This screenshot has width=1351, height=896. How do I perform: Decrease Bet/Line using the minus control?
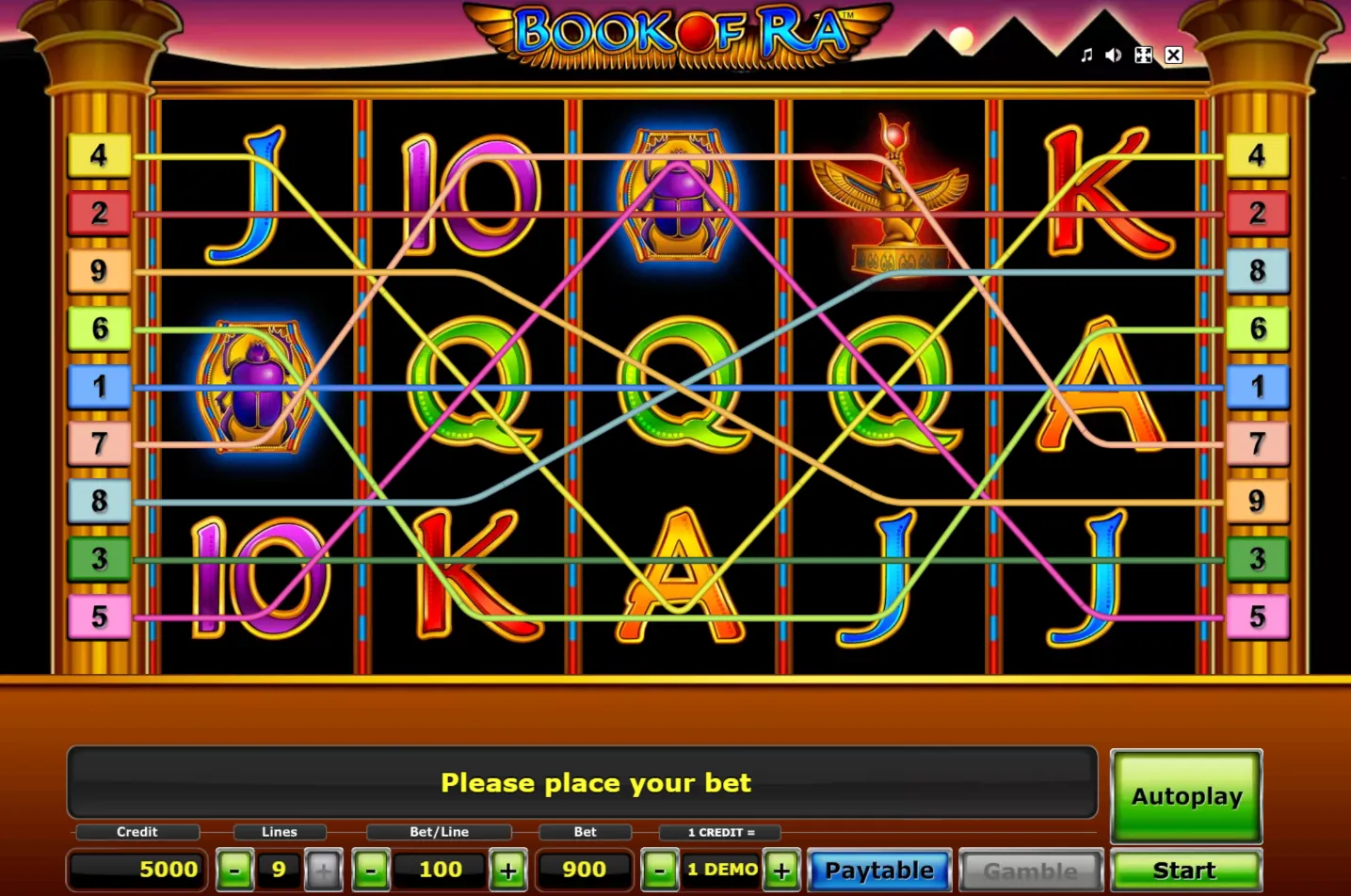pos(371,870)
